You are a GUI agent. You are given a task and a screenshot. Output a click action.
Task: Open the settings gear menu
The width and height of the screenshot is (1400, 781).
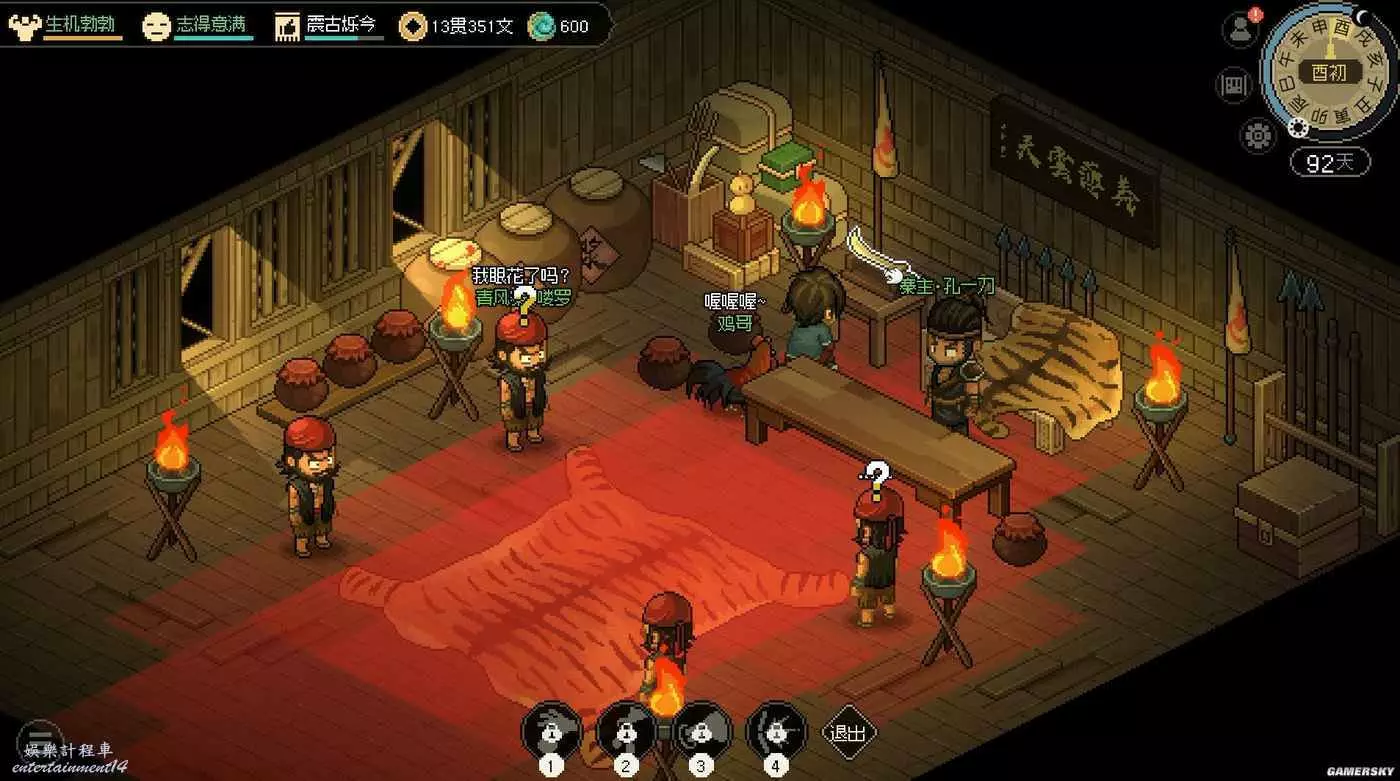tap(1257, 134)
